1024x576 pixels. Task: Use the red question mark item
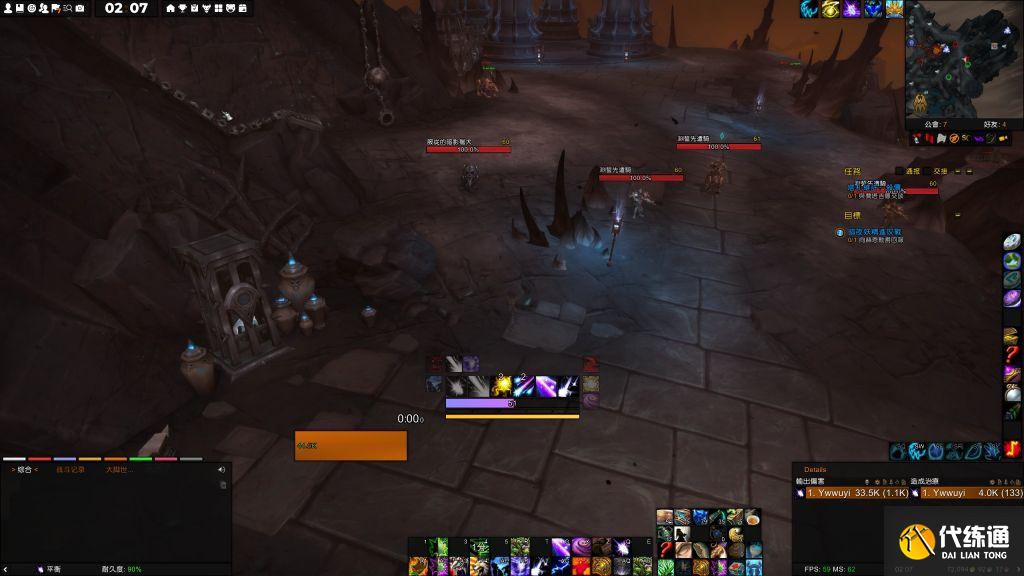[x=1012, y=354]
